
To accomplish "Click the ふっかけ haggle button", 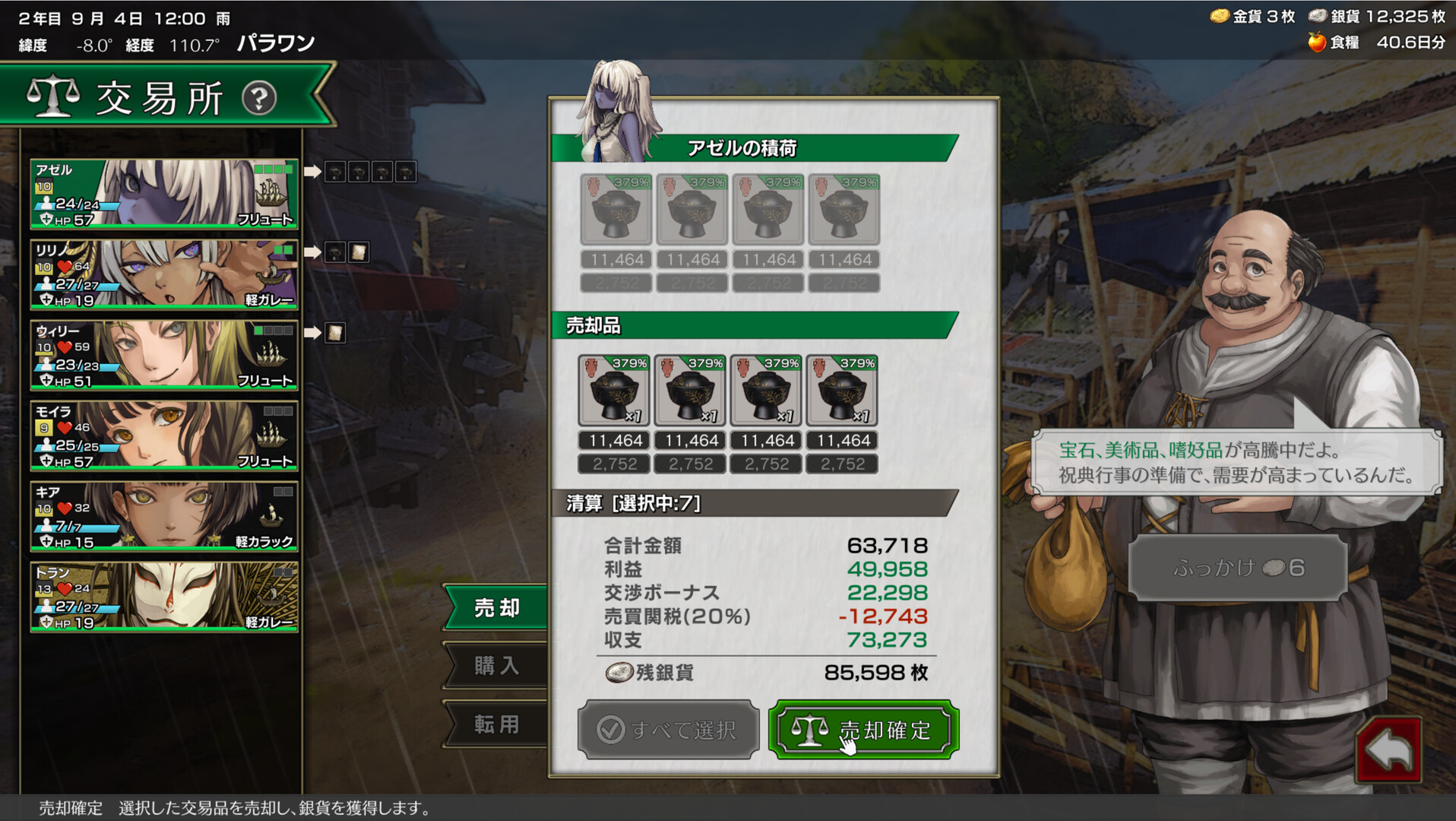I will pos(1240,567).
